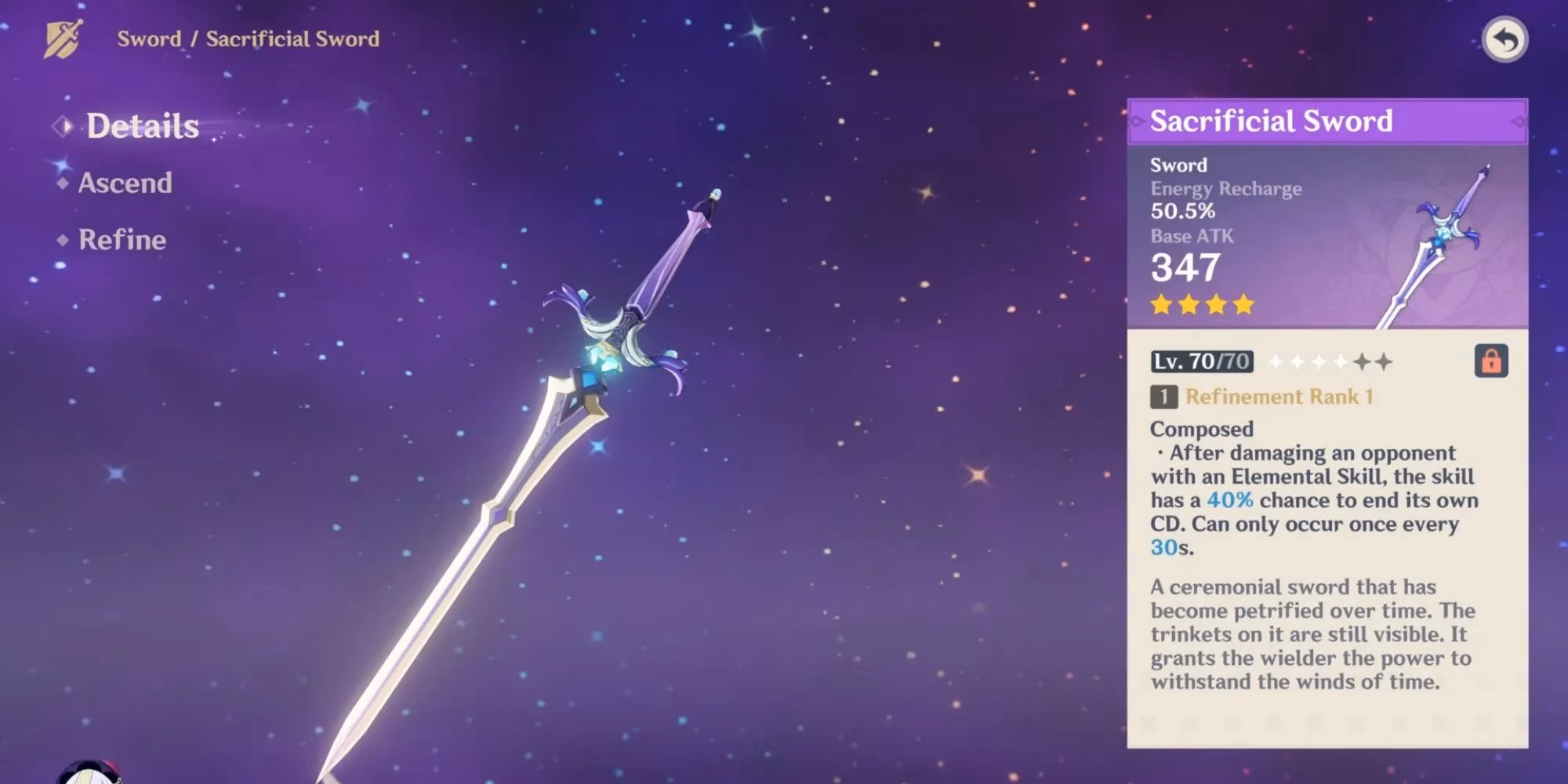Click the sword category icon in header

pos(64,38)
